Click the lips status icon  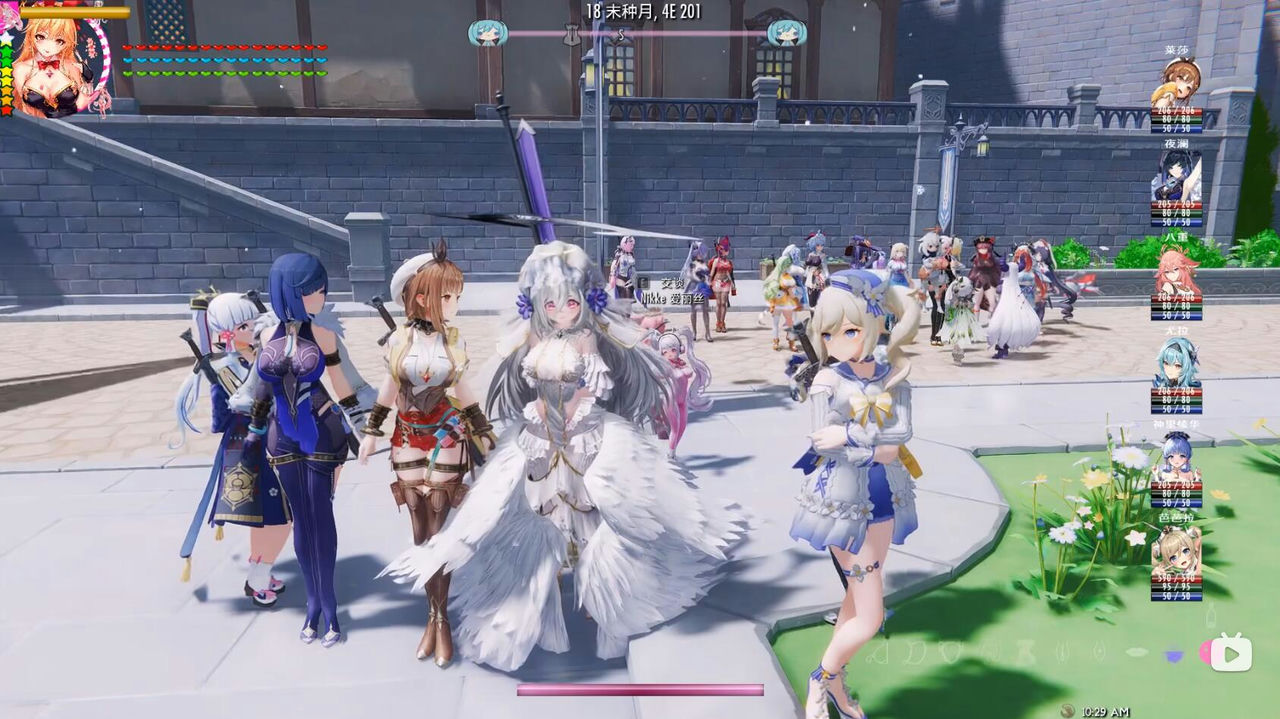click(1137, 652)
